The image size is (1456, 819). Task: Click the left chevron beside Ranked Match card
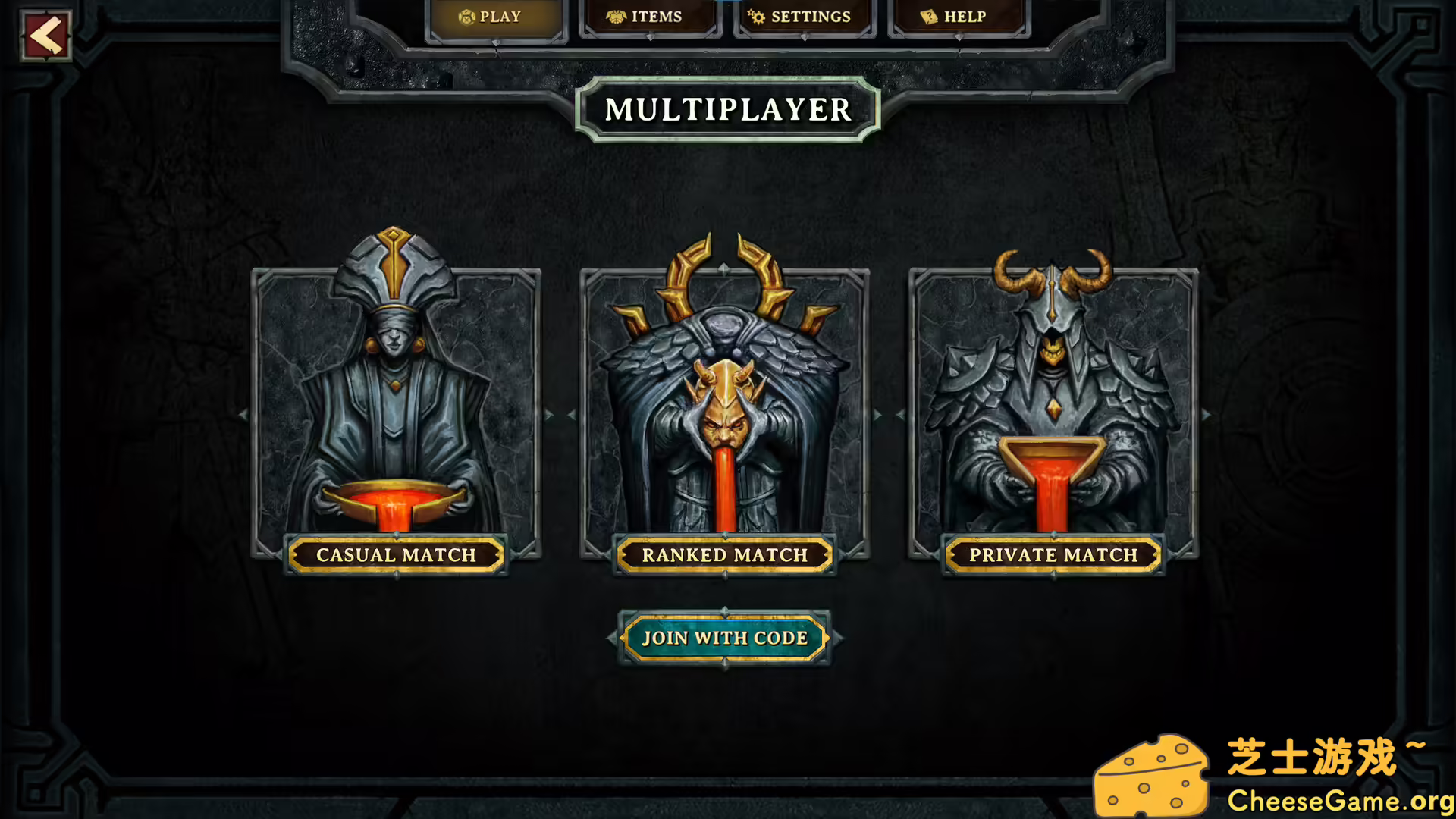(570, 413)
